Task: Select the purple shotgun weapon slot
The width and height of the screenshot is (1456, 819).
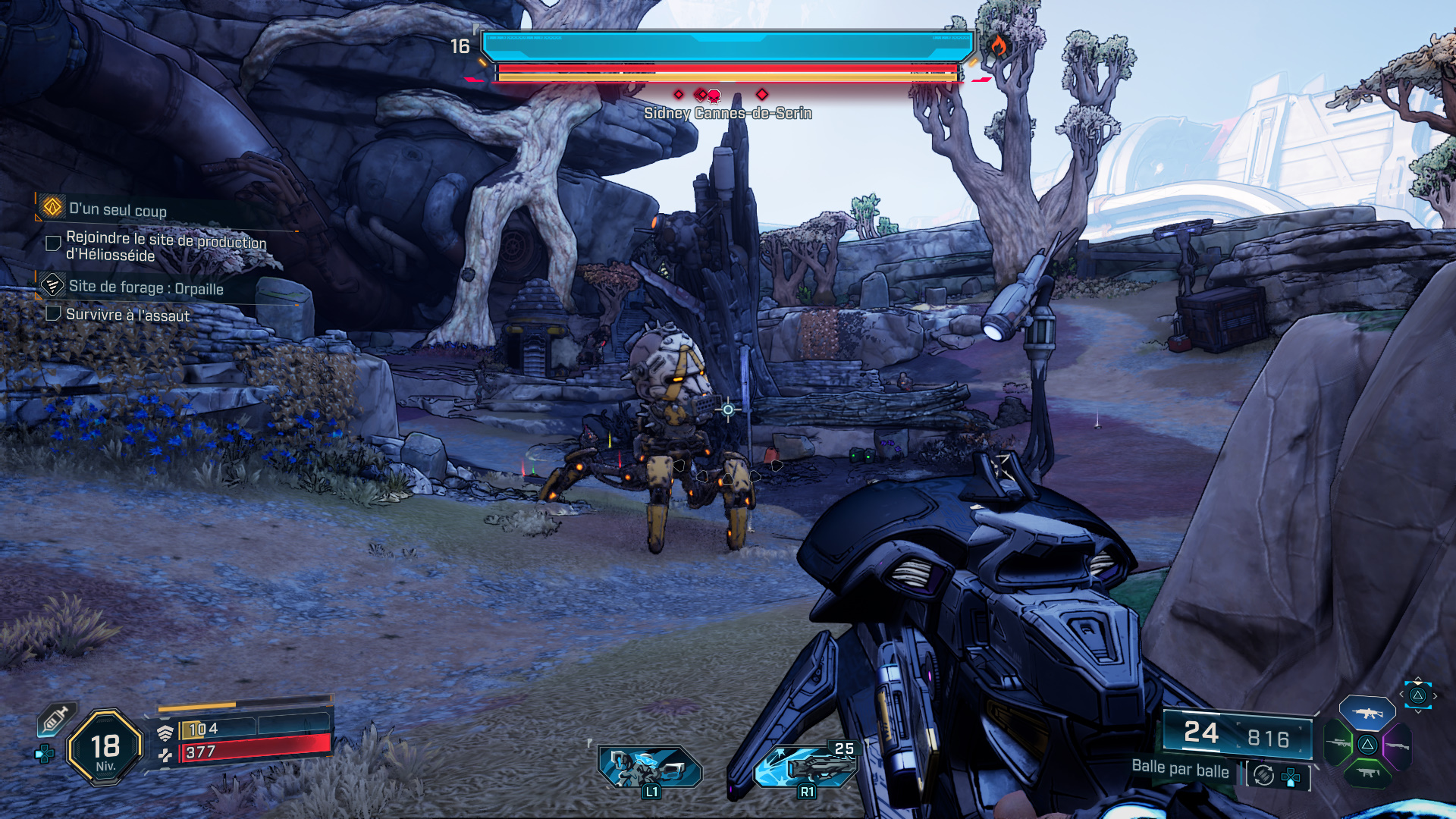Action: [1398, 745]
